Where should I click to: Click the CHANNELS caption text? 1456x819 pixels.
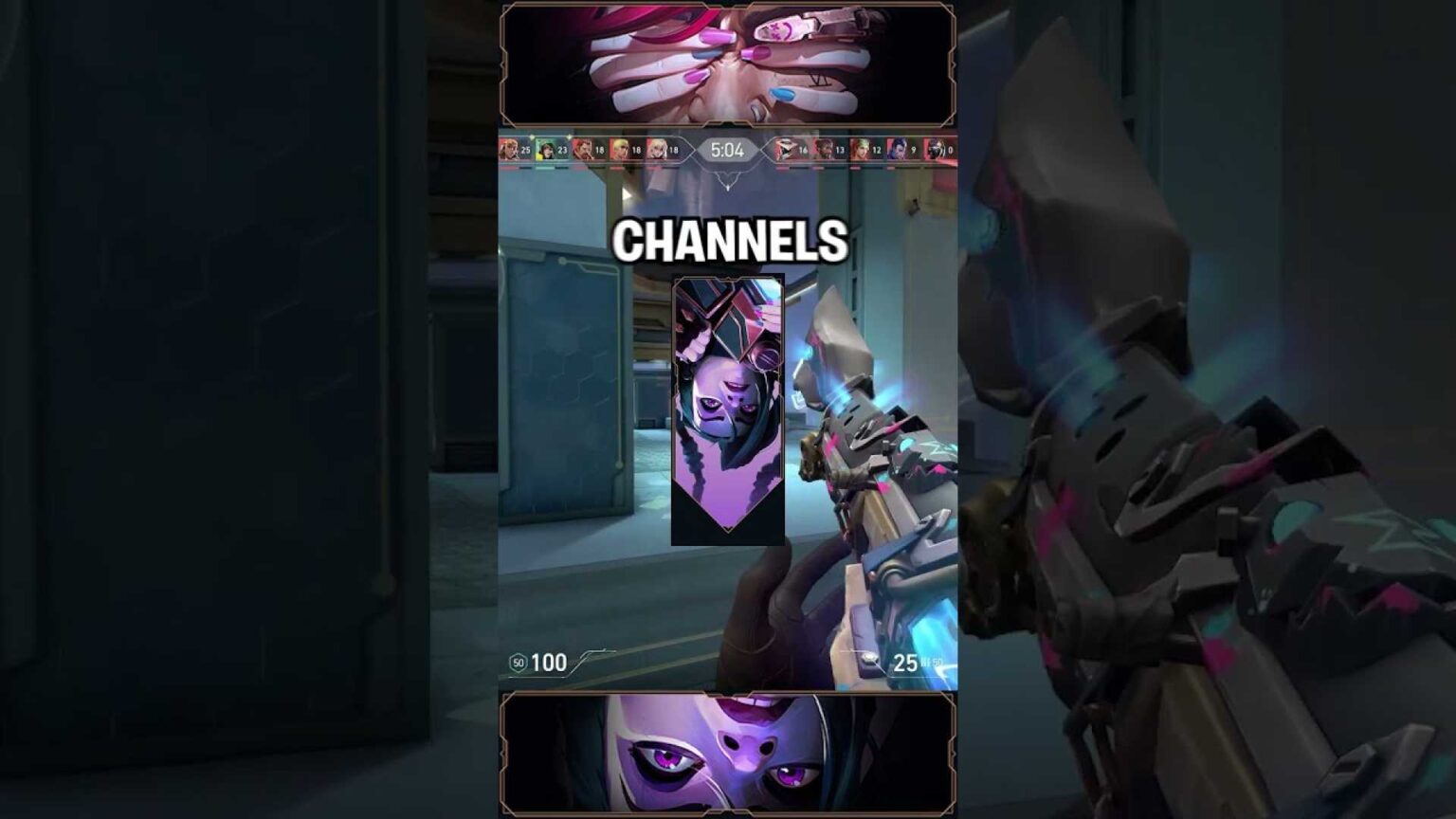click(x=730, y=240)
